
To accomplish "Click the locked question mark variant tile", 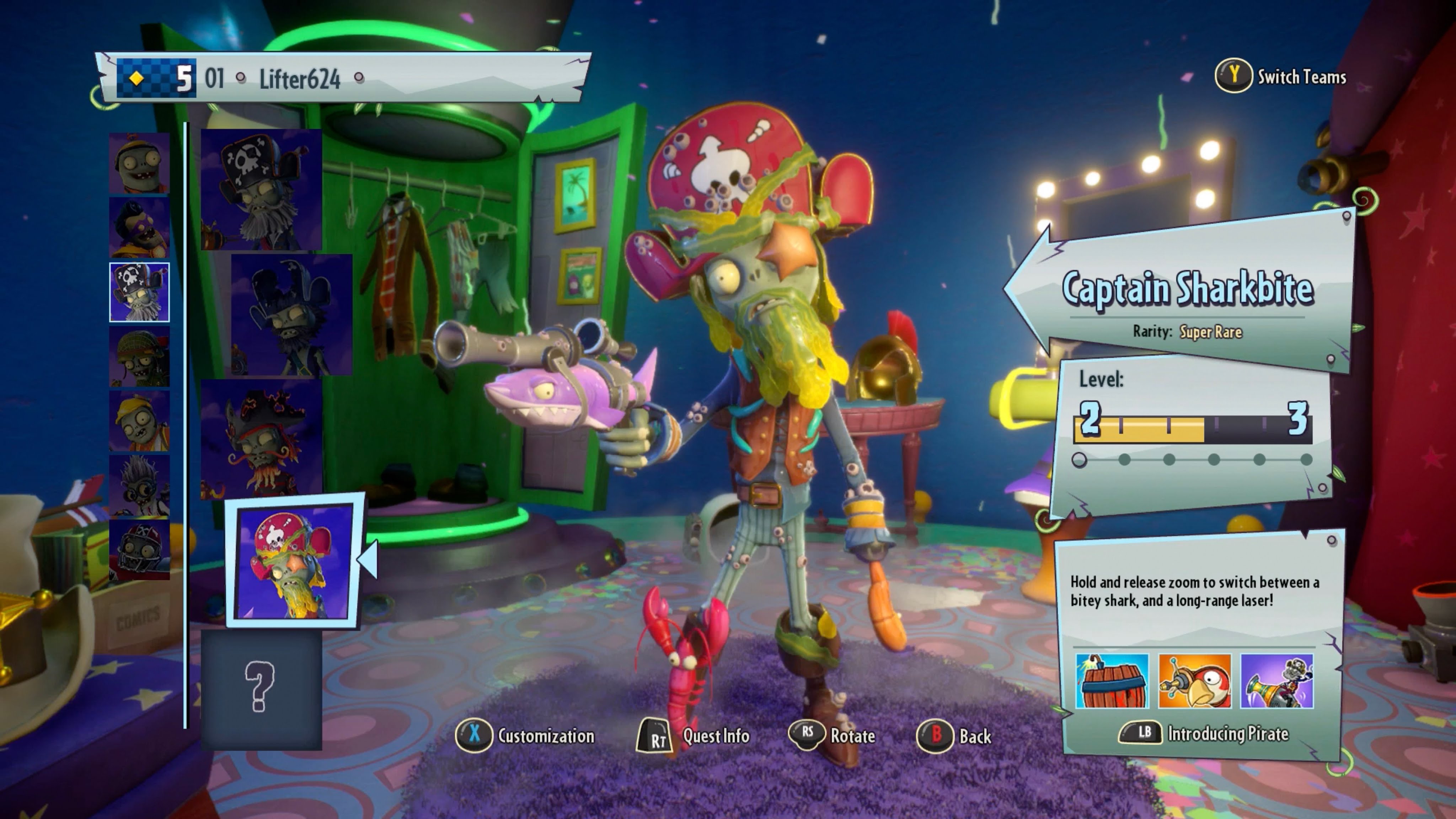I will (x=261, y=689).
